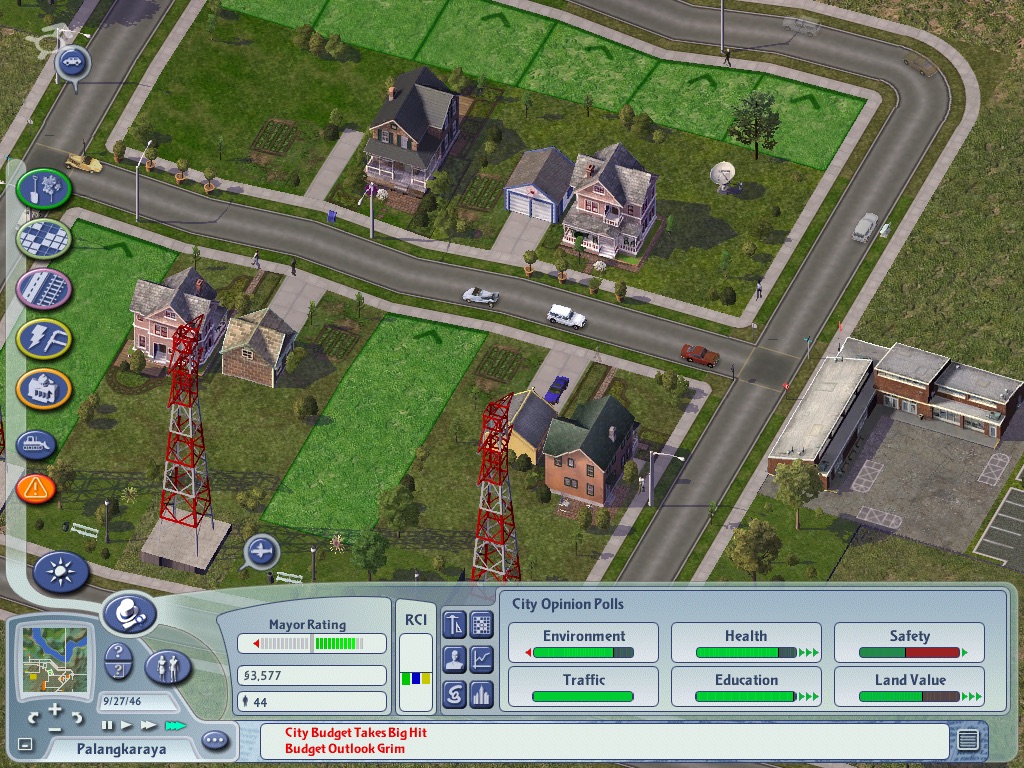Viewport: 1024px width, 768px height.
Task: Open the news ticker list button
Action: (967, 741)
